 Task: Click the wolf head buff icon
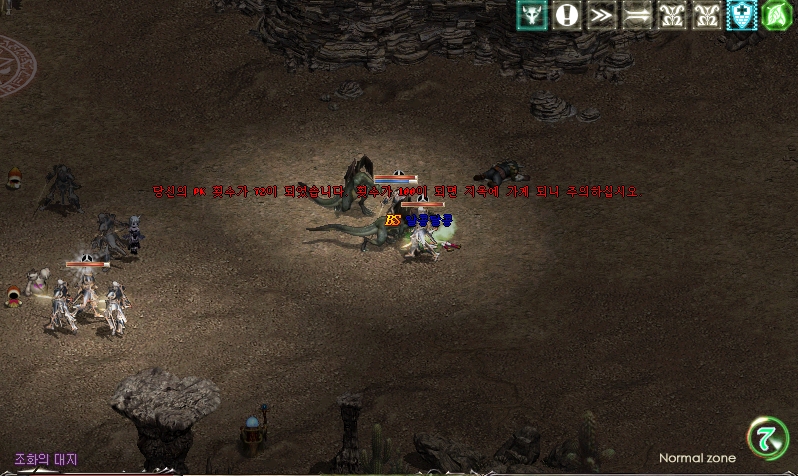click(x=532, y=15)
